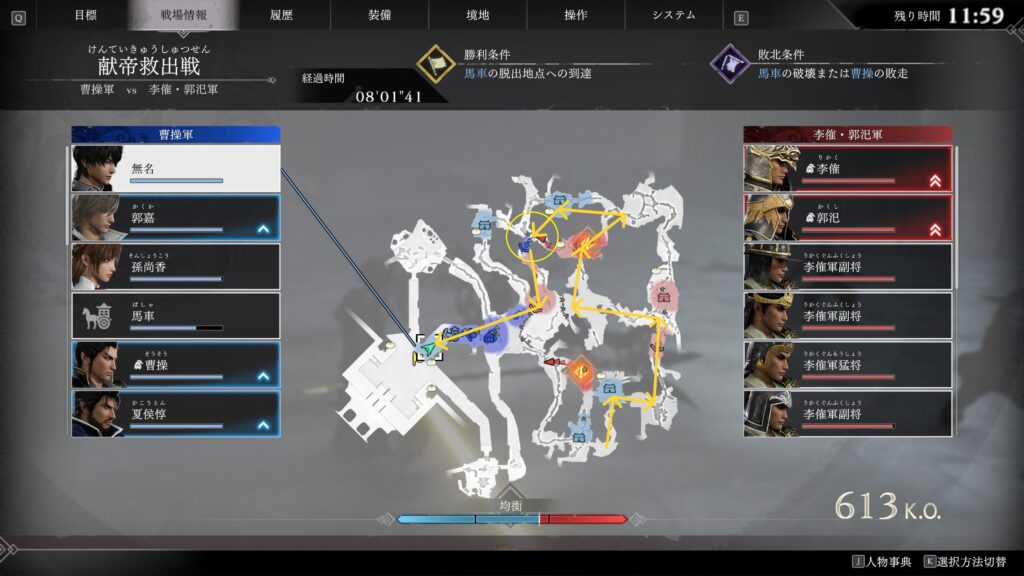This screenshot has width=1024, height=576.
Task: Select the 李傕軍猛将 enemy entry
Action: (x=847, y=365)
